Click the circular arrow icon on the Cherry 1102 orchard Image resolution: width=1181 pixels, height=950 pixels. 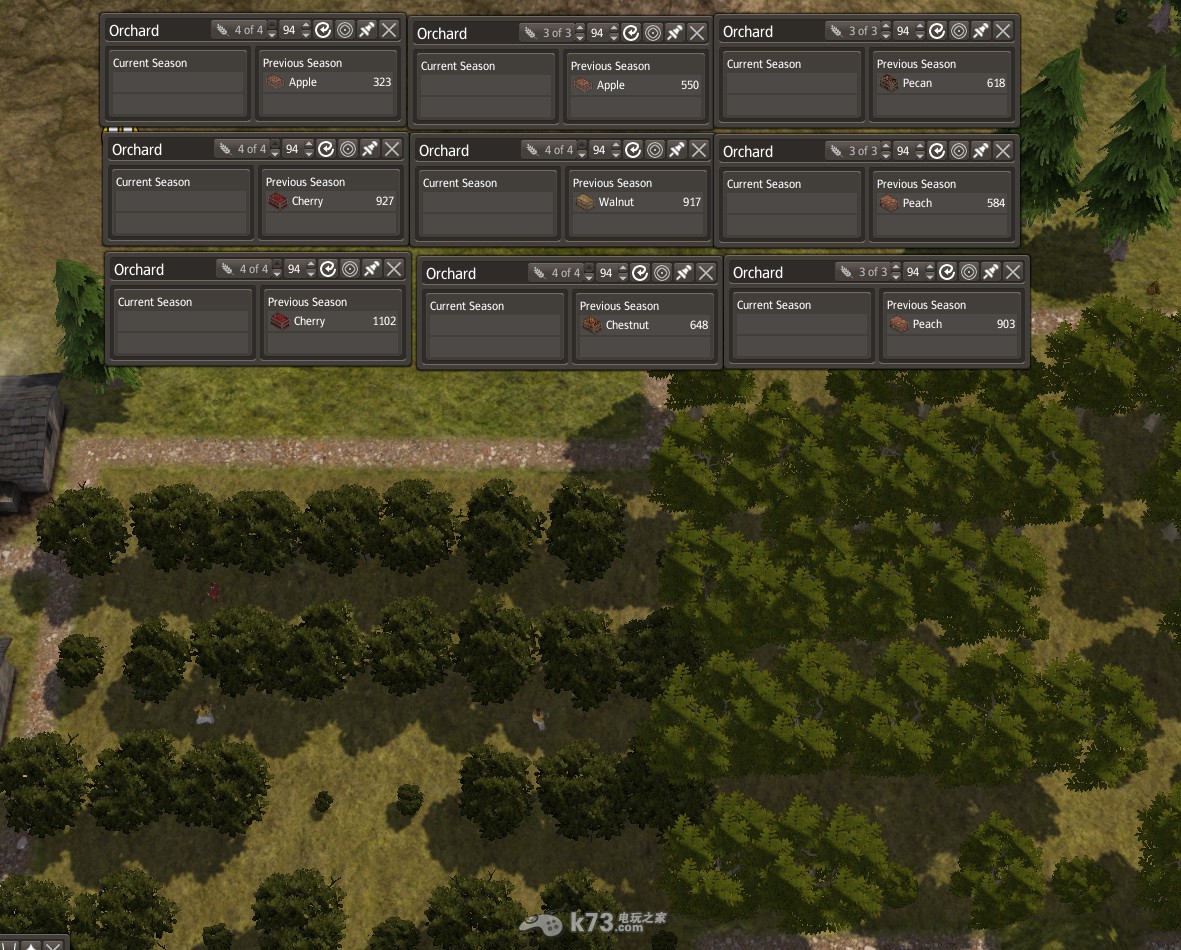coord(328,269)
